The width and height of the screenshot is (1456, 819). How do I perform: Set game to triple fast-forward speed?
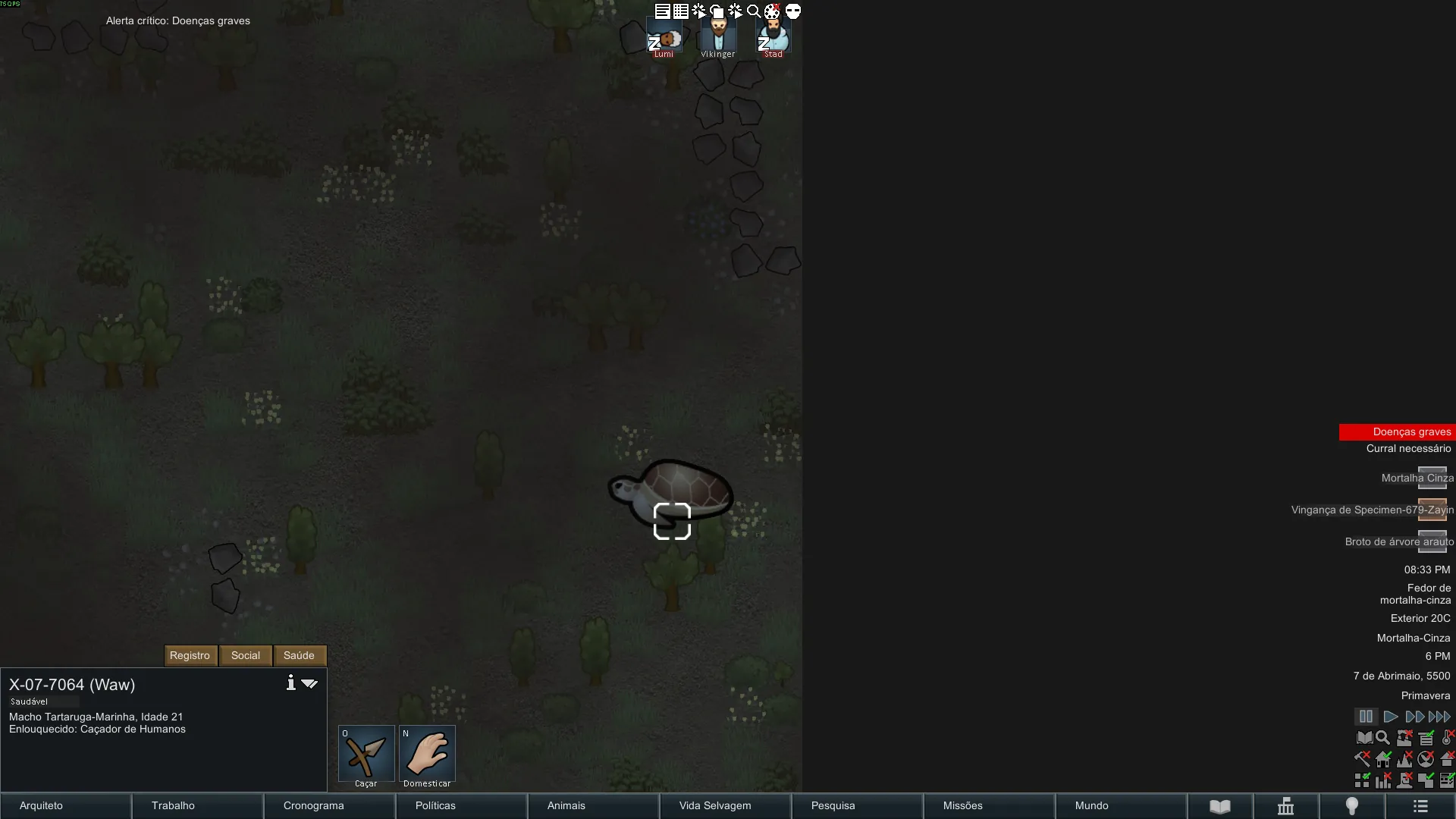coord(1439,717)
